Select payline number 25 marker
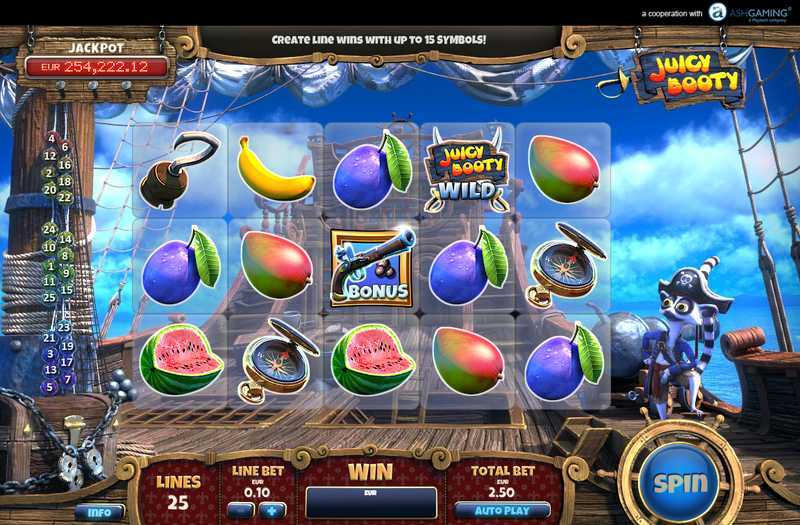The height and width of the screenshot is (525, 800). (49, 297)
